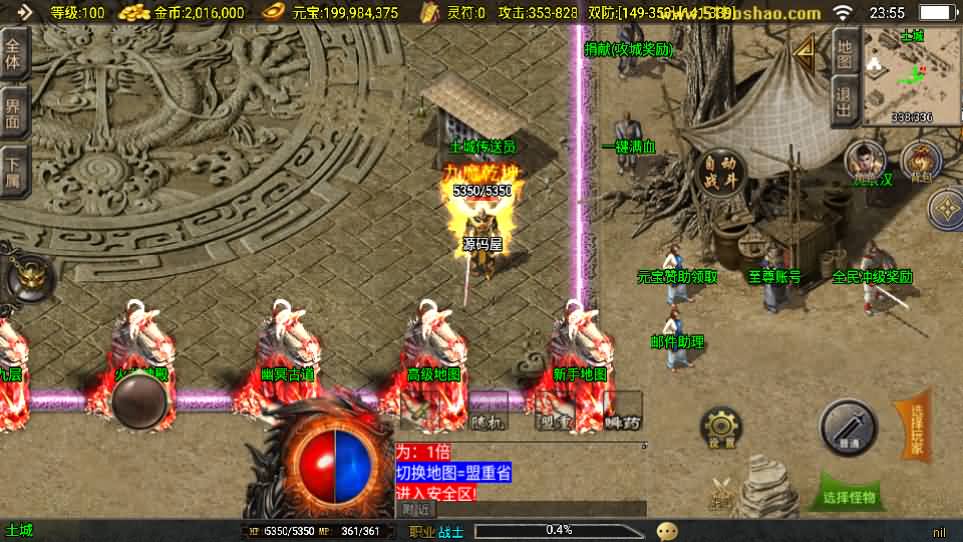
Task: Select the 全体 chat tab
Action: point(13,53)
